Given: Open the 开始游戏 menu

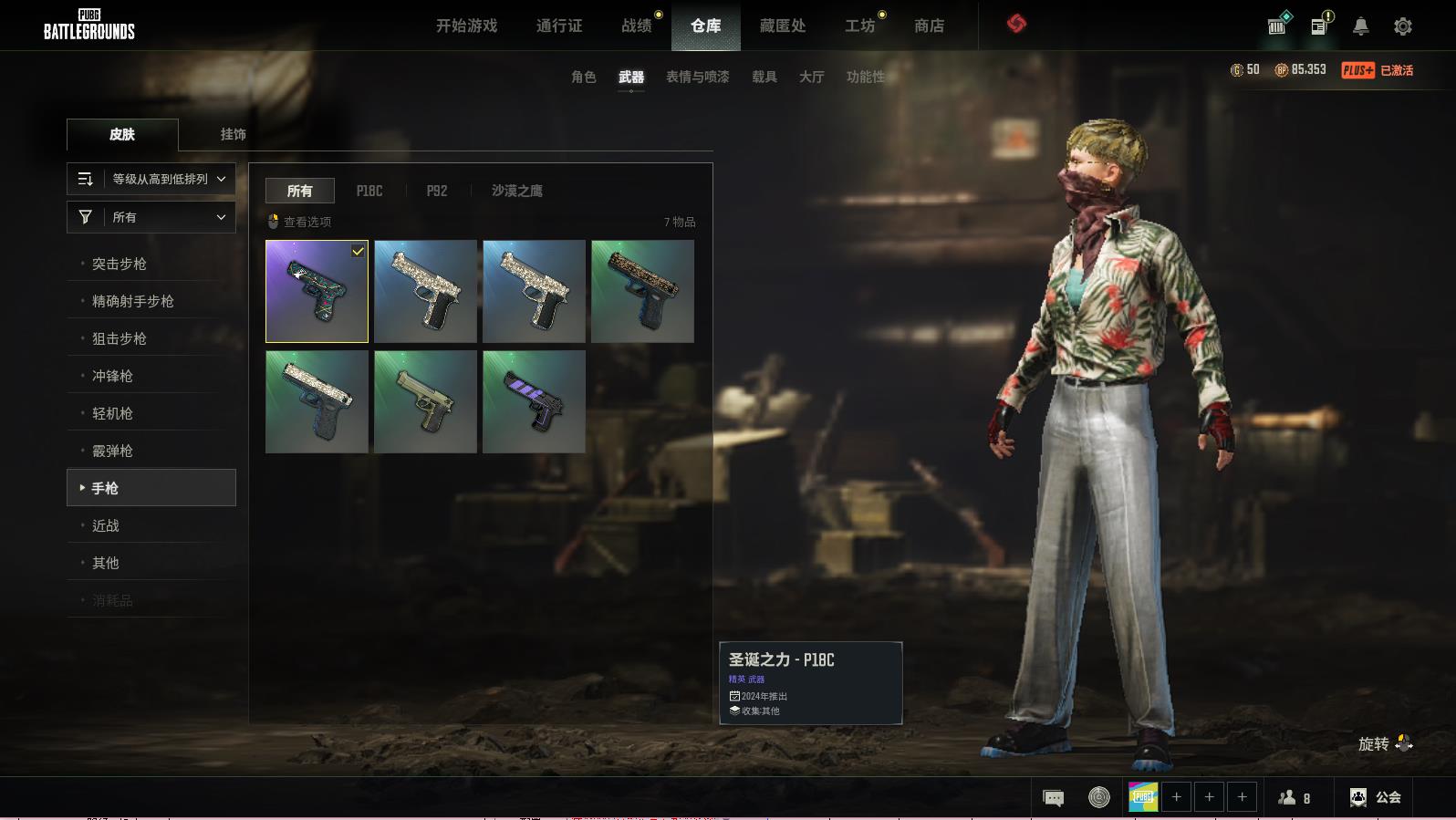Looking at the screenshot, I should 466,26.
